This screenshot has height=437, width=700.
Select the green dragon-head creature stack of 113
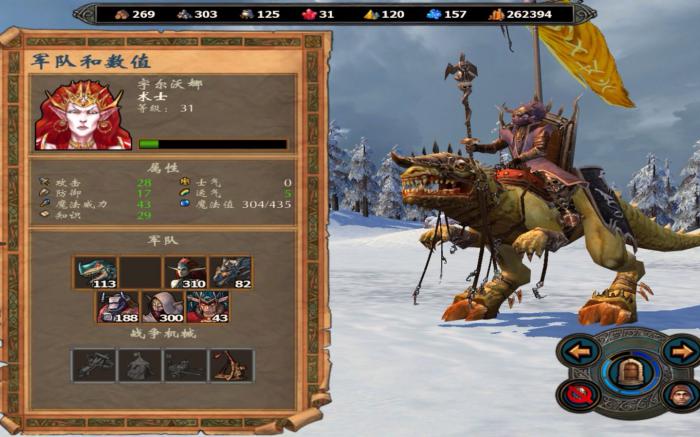click(x=95, y=272)
